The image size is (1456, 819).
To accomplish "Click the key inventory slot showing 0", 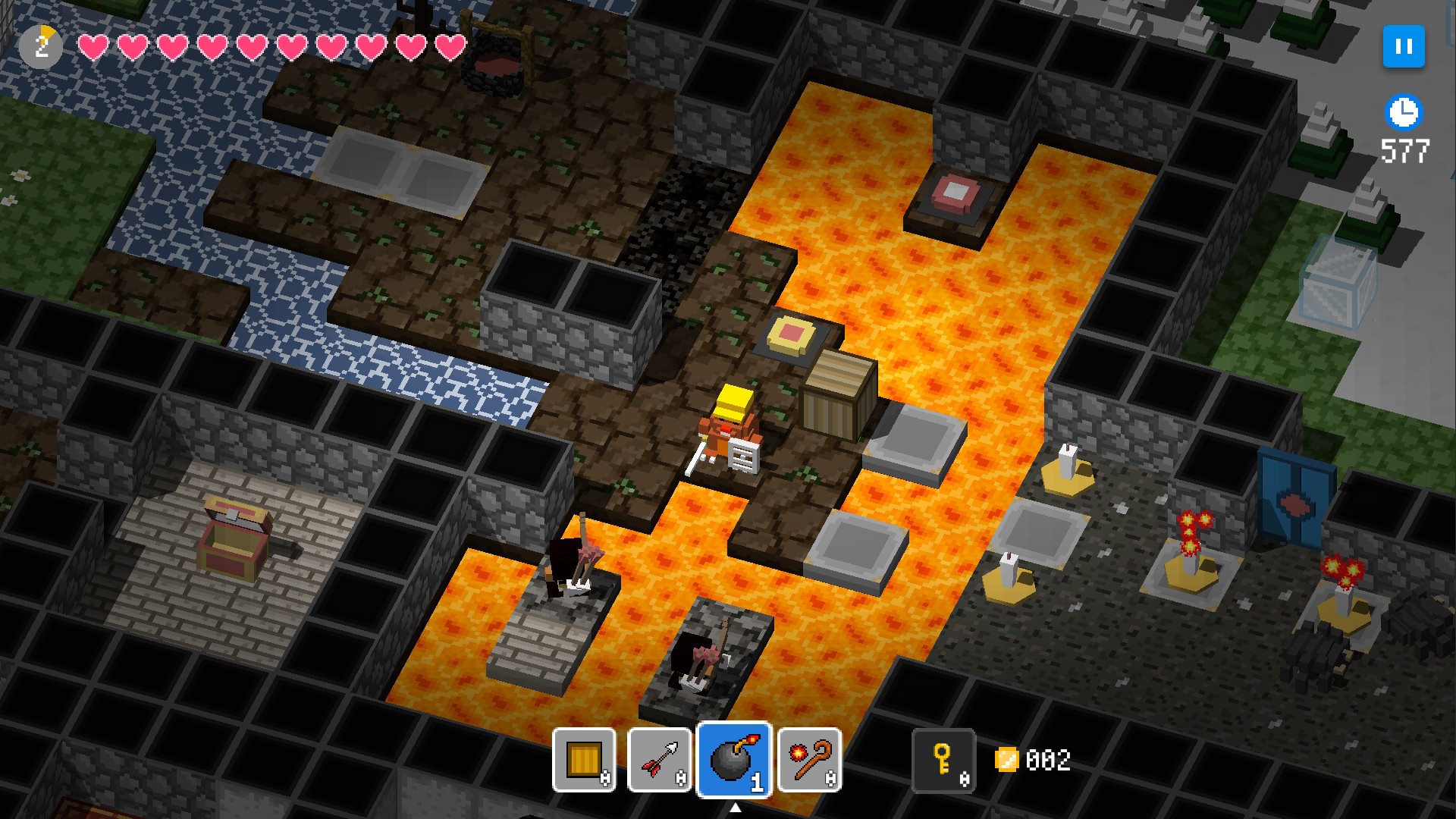I will coord(944,761).
